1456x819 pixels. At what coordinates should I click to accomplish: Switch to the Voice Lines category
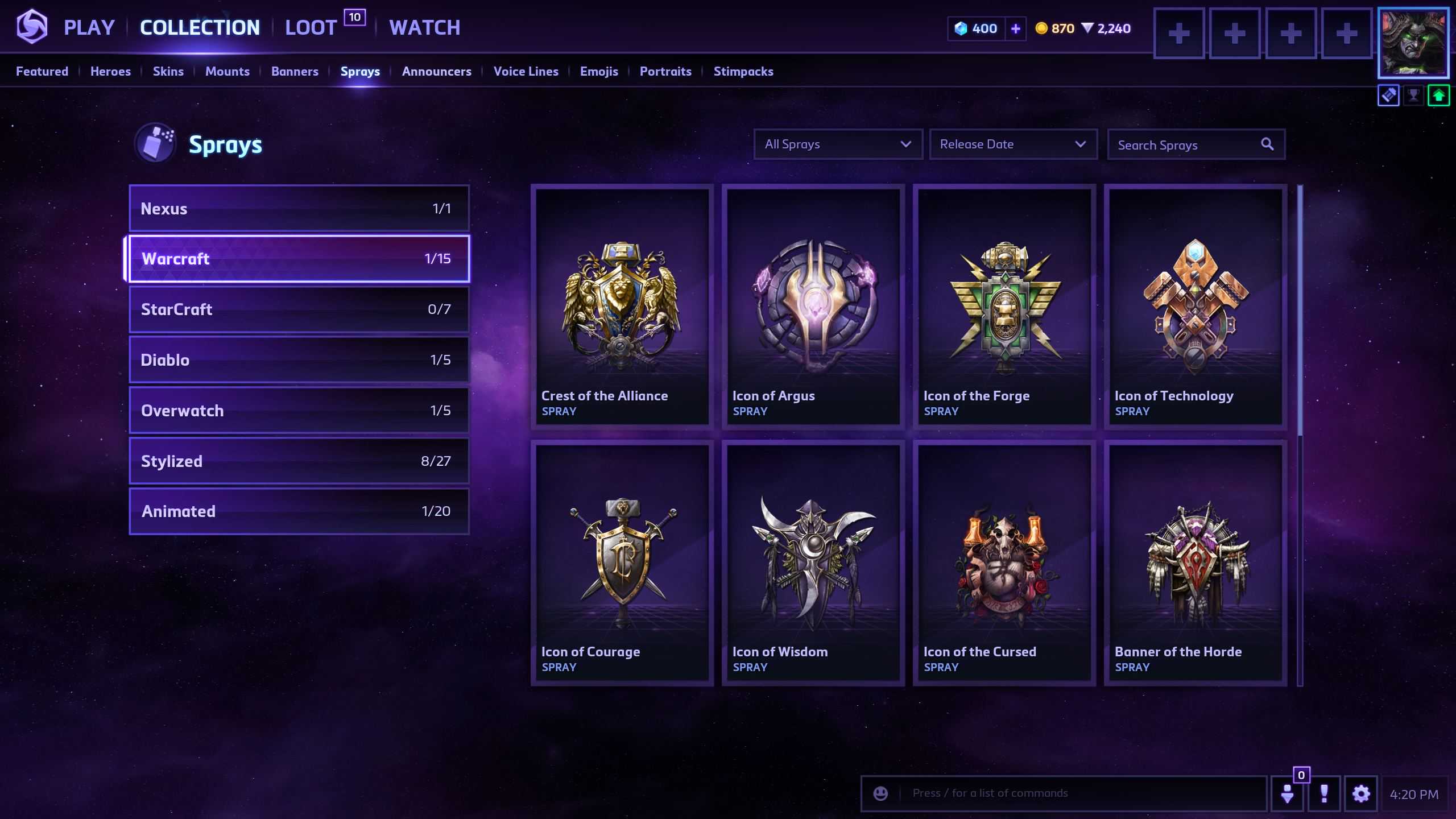click(x=526, y=71)
